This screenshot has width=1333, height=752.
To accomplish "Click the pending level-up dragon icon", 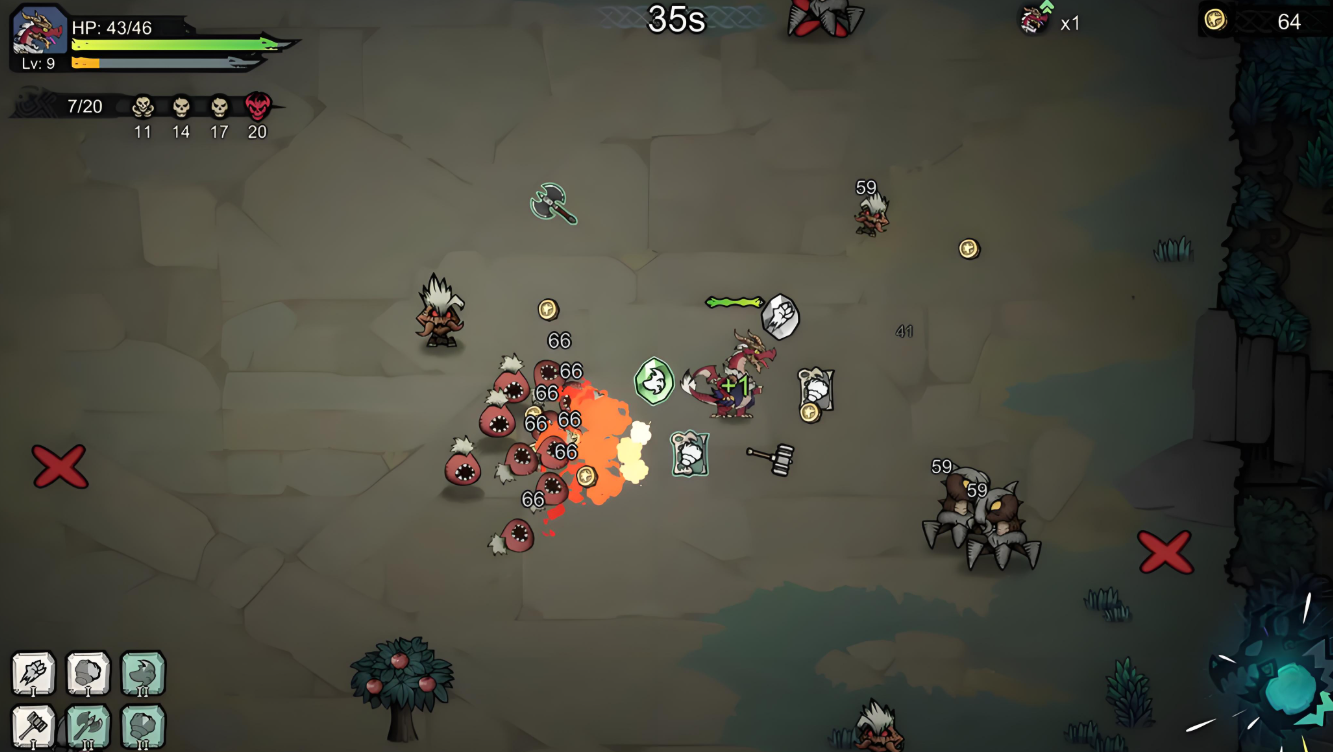I will coord(1035,19).
